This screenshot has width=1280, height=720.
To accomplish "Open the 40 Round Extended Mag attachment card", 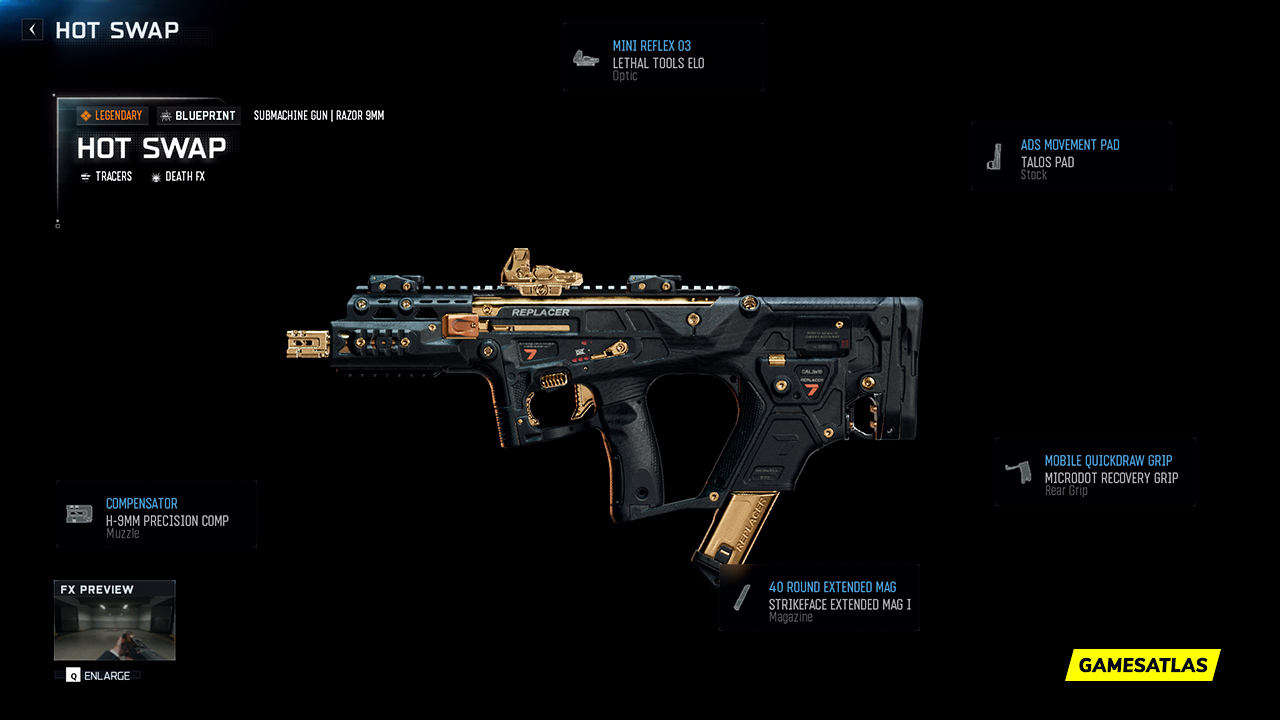I will pyautogui.click(x=820, y=597).
